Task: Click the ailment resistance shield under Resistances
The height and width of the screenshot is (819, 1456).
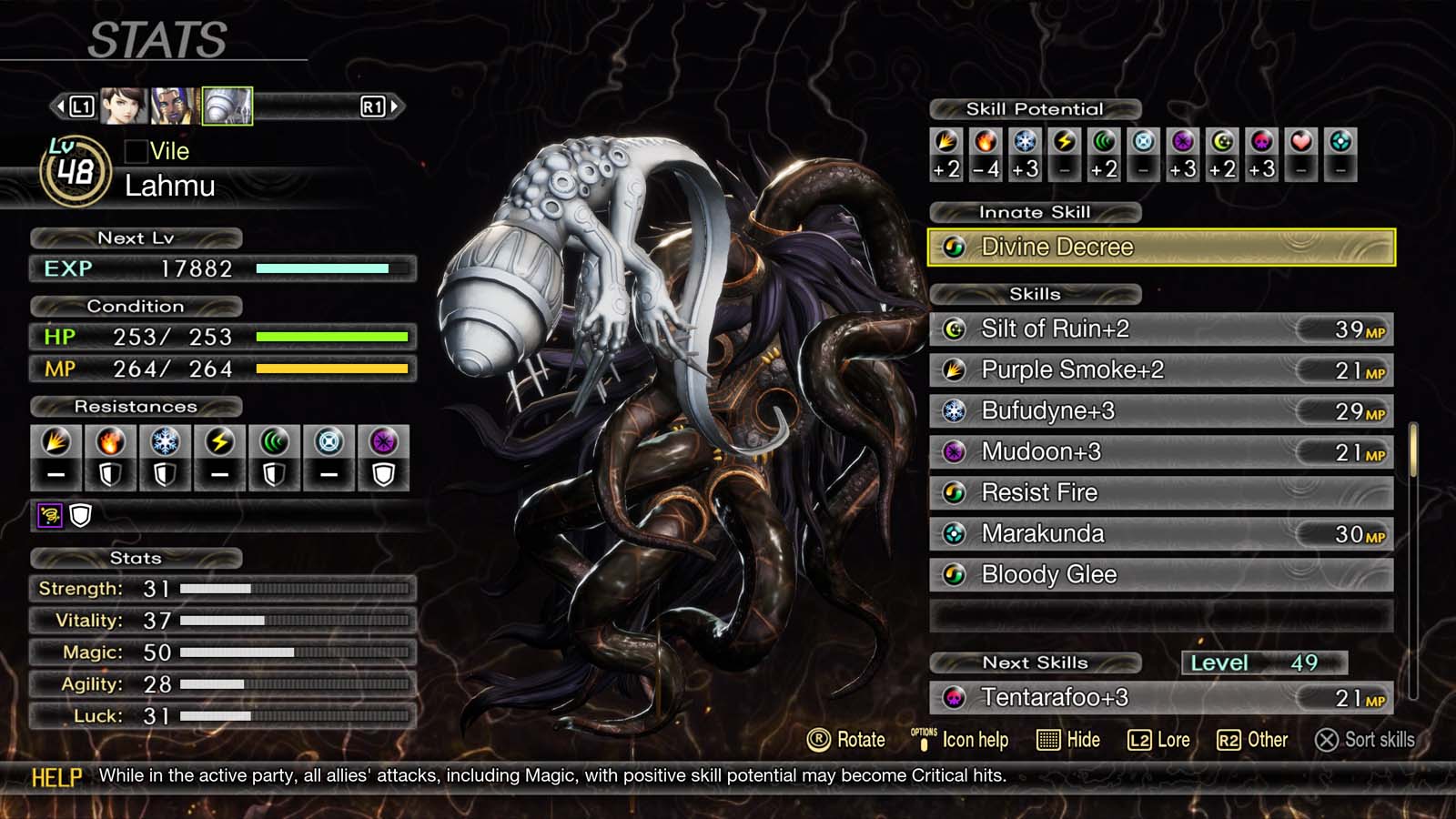Action: point(81,515)
